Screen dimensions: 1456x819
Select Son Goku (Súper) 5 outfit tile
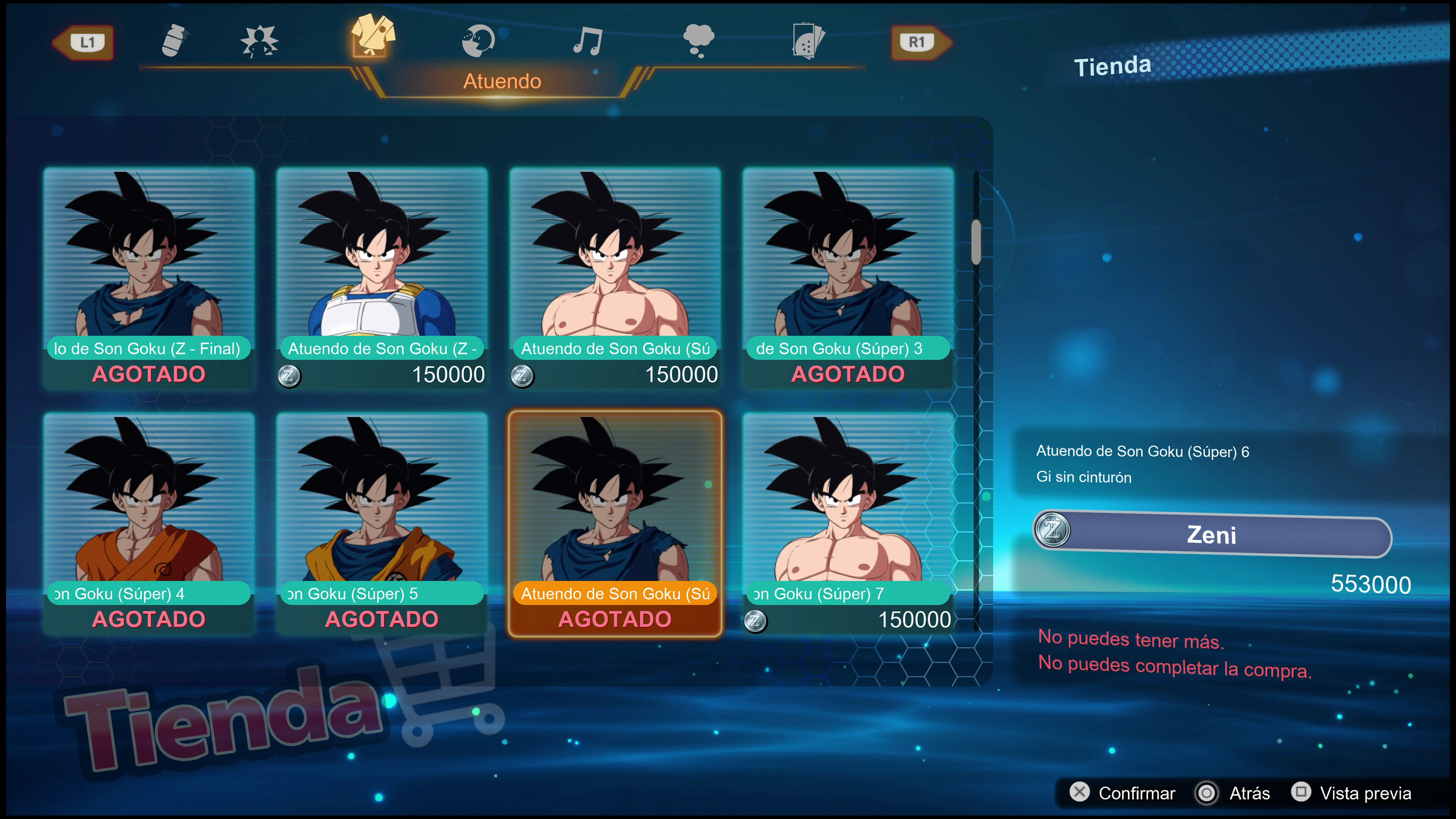pyautogui.click(x=382, y=523)
